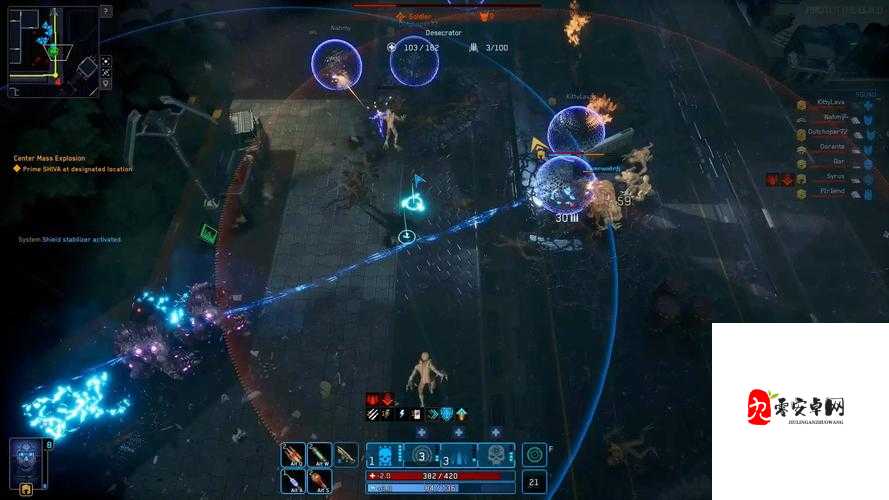Image resolution: width=889 pixels, height=500 pixels.
Task: Select the rifle weapon slot
Action: pos(346,455)
